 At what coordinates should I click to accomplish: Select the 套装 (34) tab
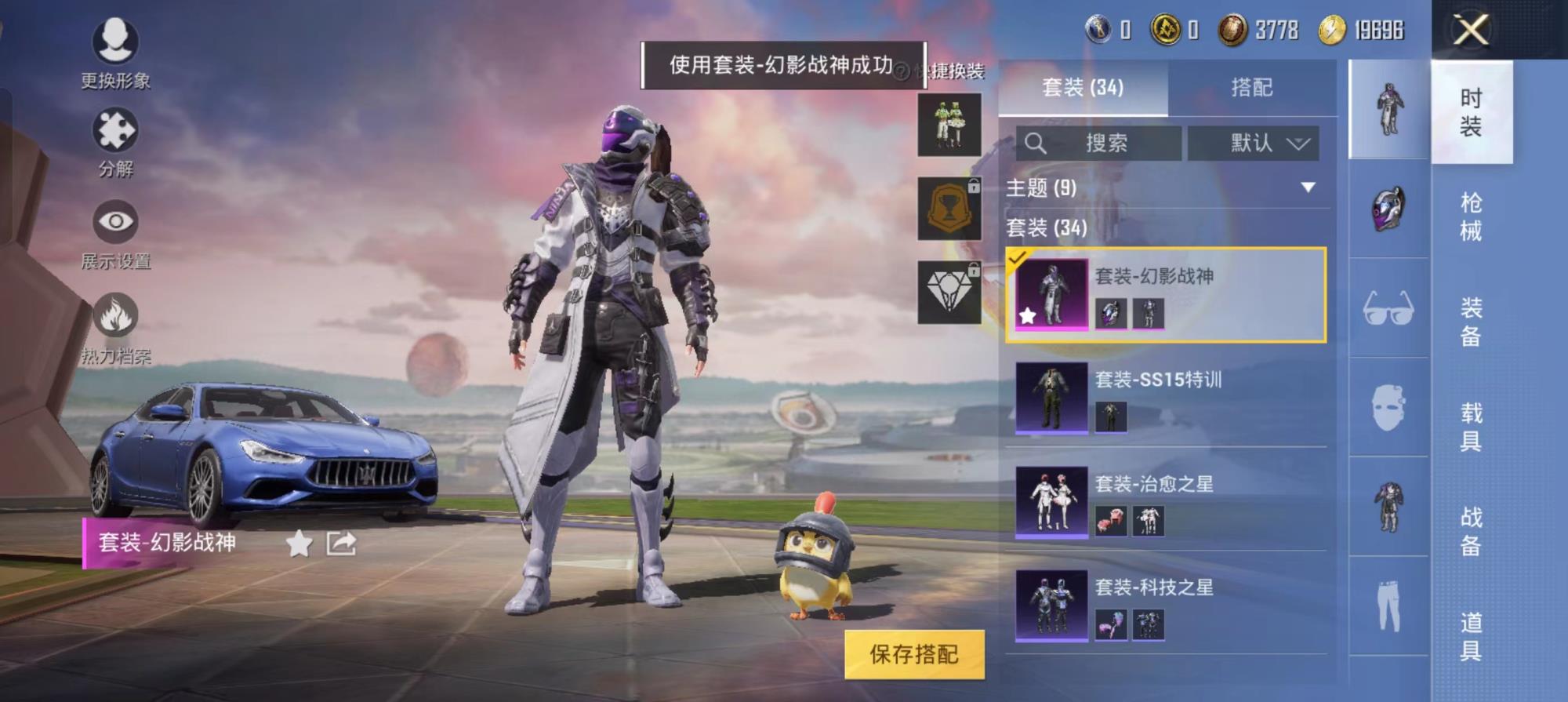click(x=1083, y=87)
